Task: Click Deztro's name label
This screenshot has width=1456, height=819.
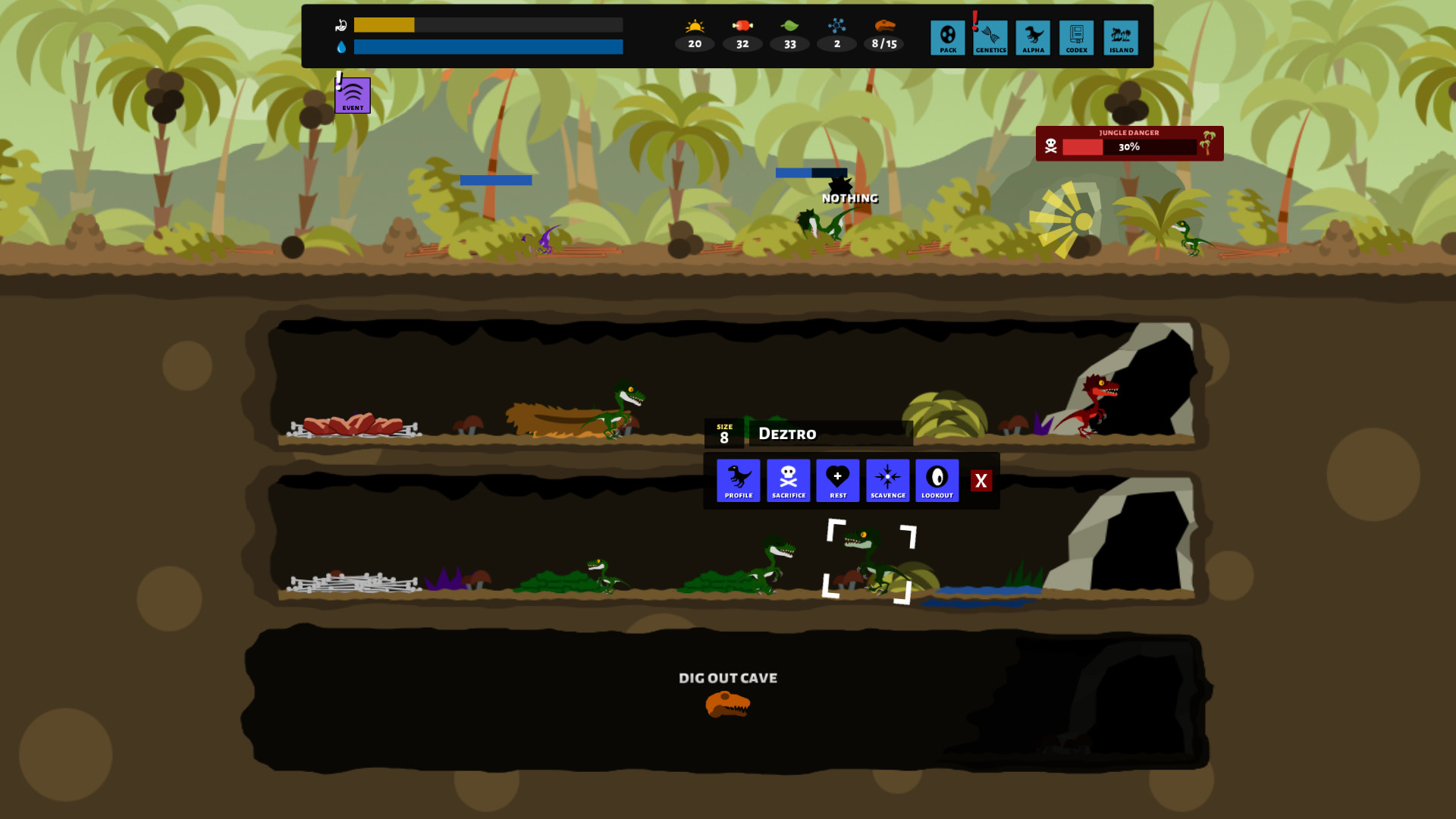Action: [786, 434]
